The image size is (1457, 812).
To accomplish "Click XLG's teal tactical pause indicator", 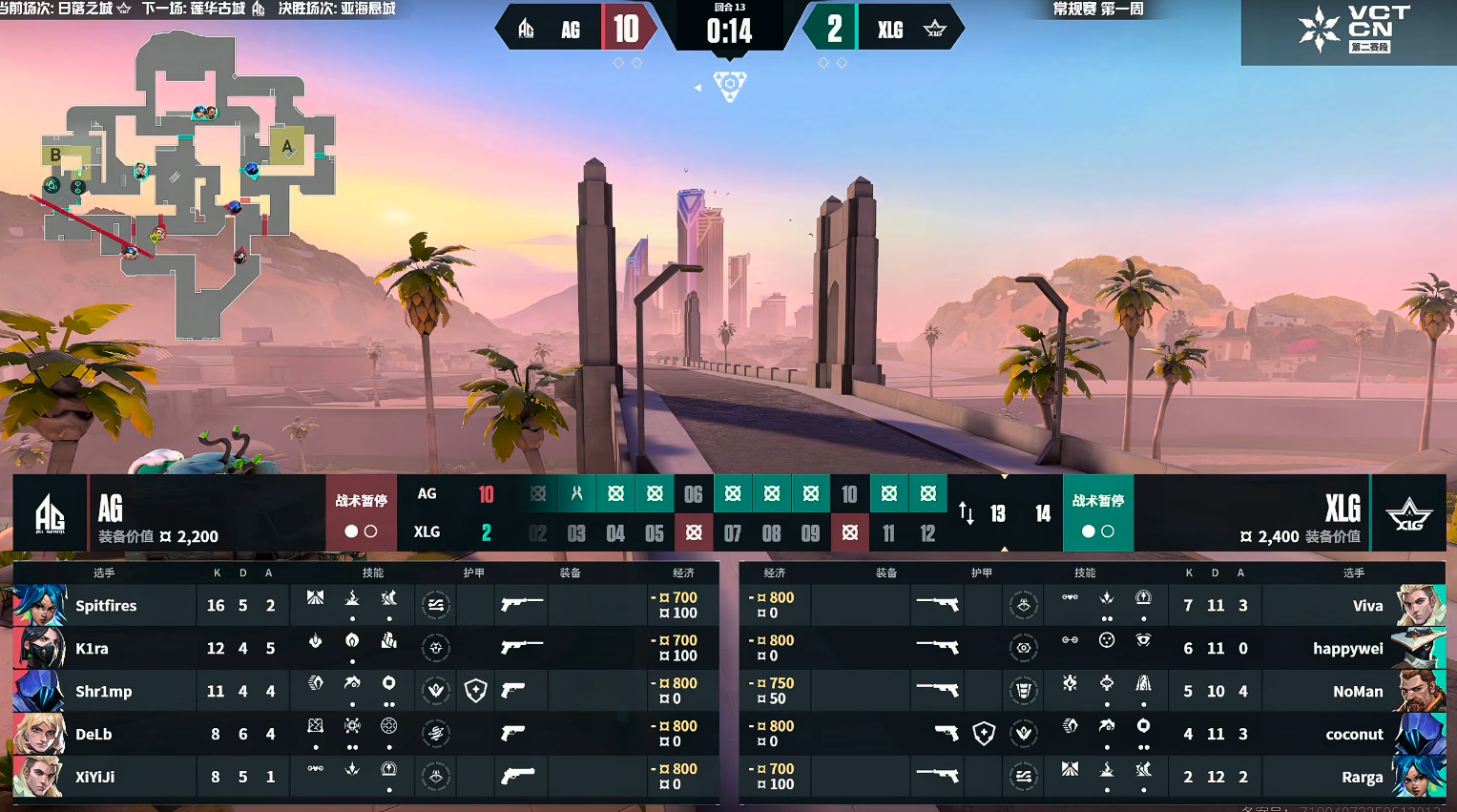I will click(1098, 513).
